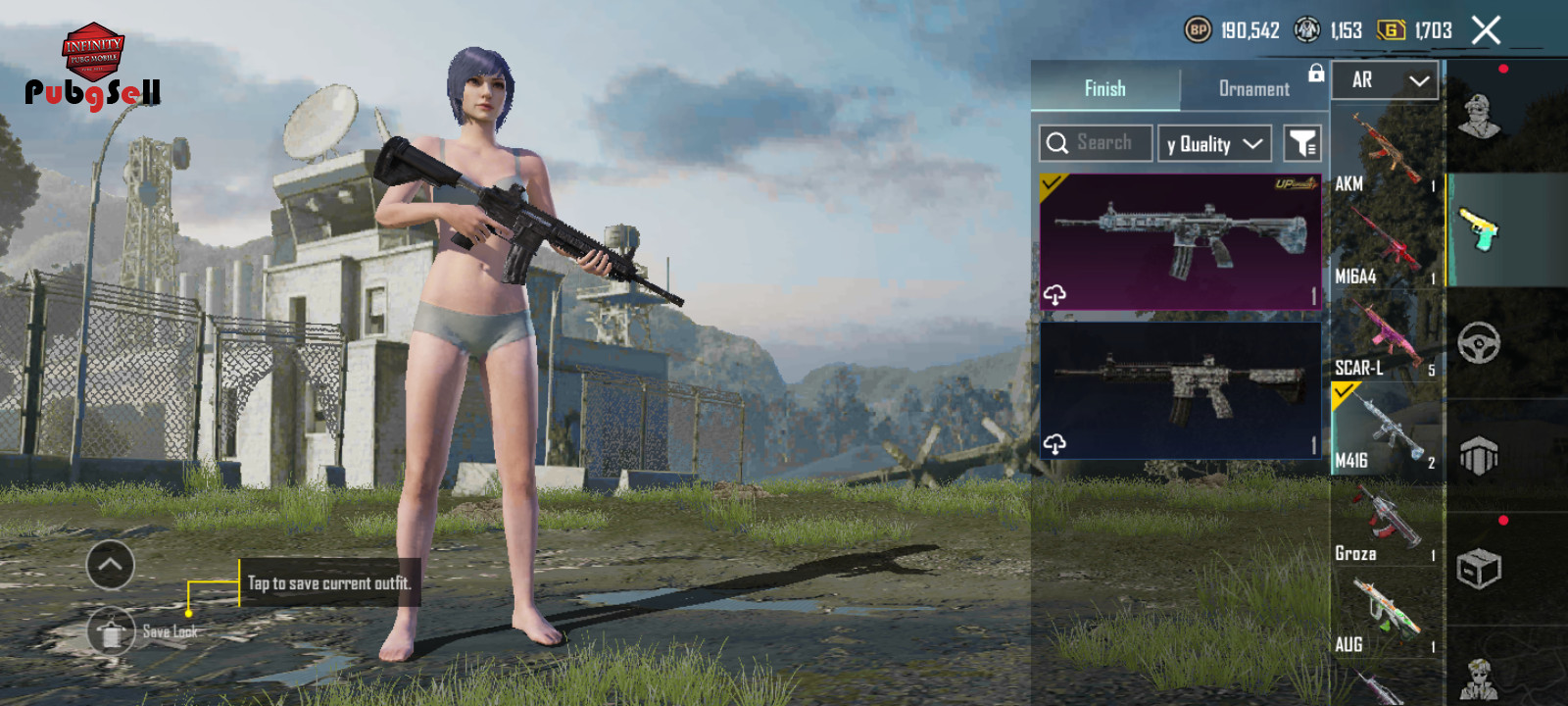Close the inventory screen with the X
The height and width of the screenshot is (706, 1568).
1486,30
